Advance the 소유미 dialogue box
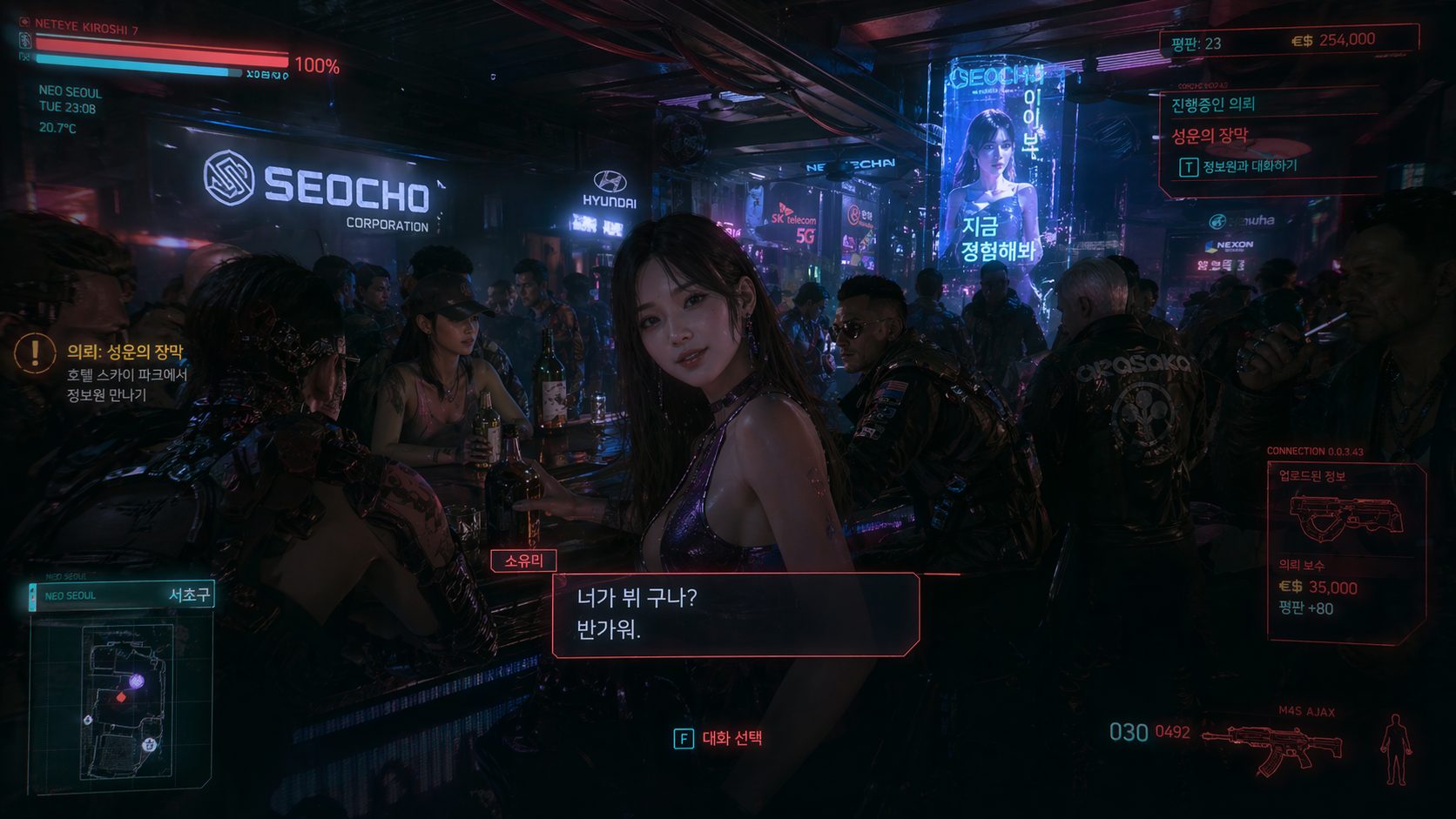 pyautogui.click(x=736, y=614)
